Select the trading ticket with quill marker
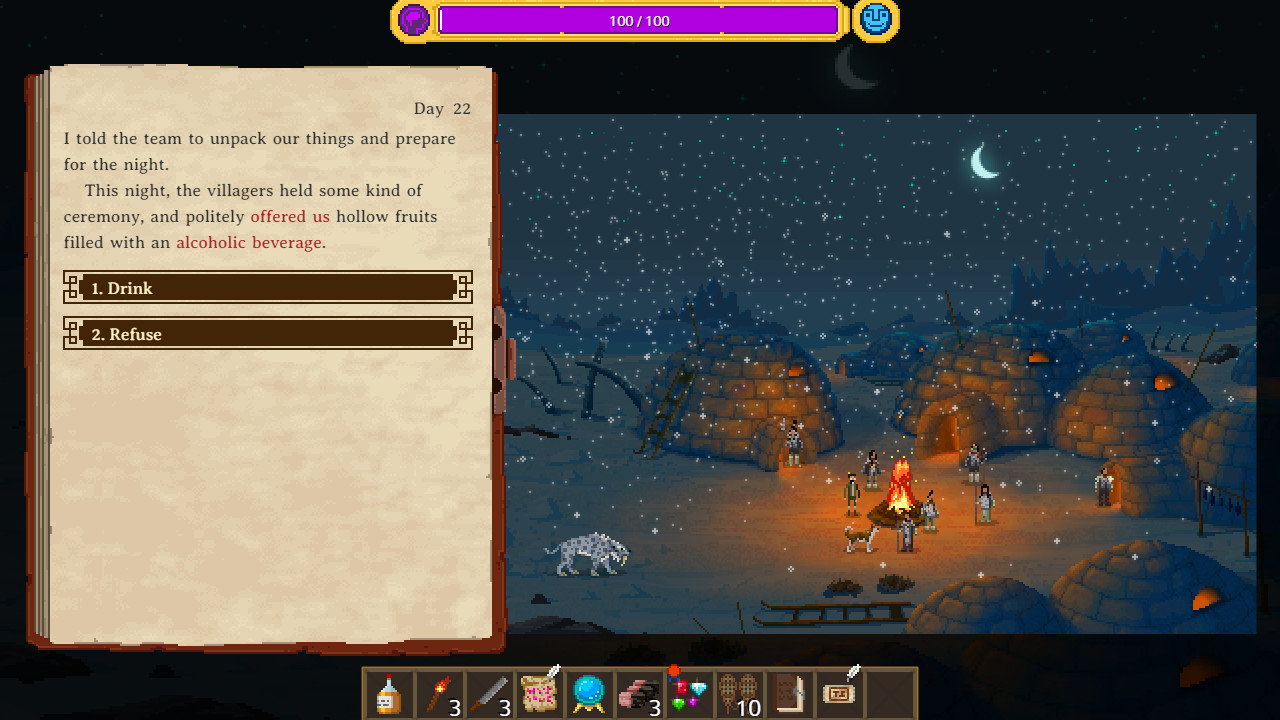The width and height of the screenshot is (1280, 720). point(839,693)
